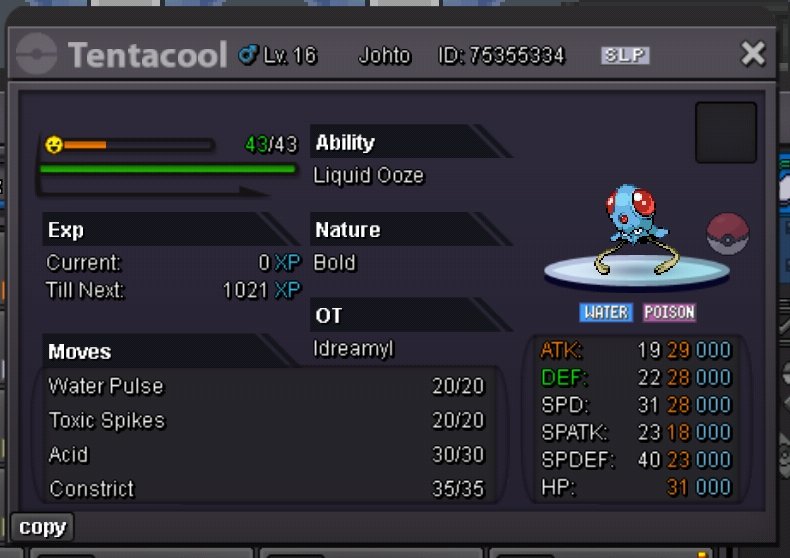Screen dimensions: 790x558
Task: Click the copy button
Action: coord(42,527)
